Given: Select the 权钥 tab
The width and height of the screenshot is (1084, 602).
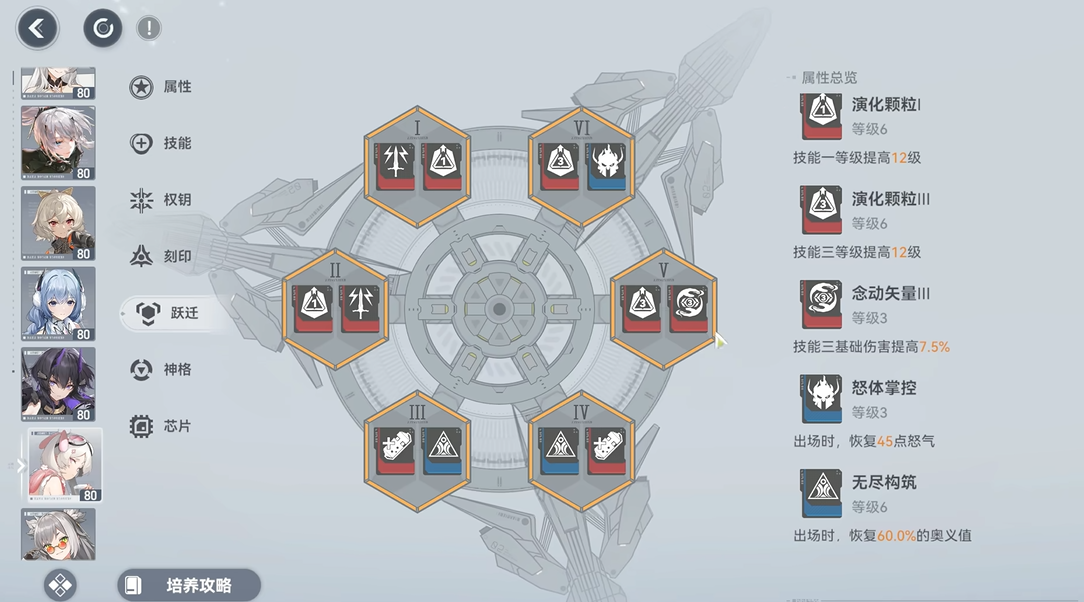Looking at the screenshot, I should tap(162, 200).
